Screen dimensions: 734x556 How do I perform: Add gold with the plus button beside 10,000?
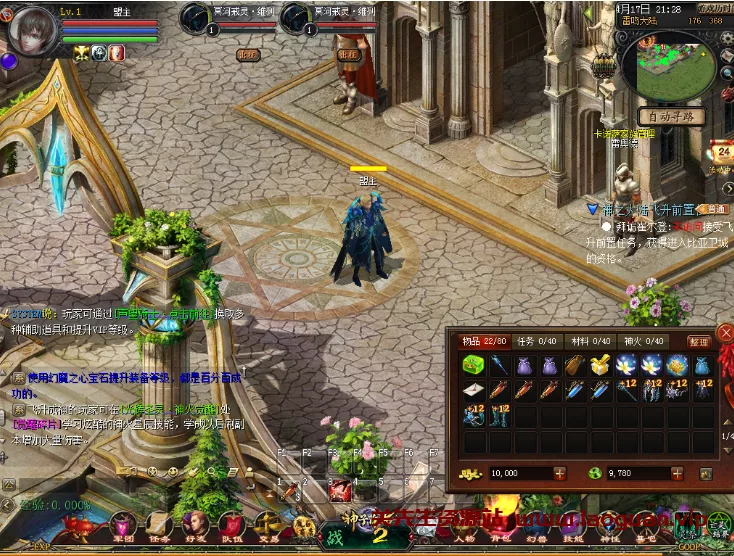pos(558,473)
